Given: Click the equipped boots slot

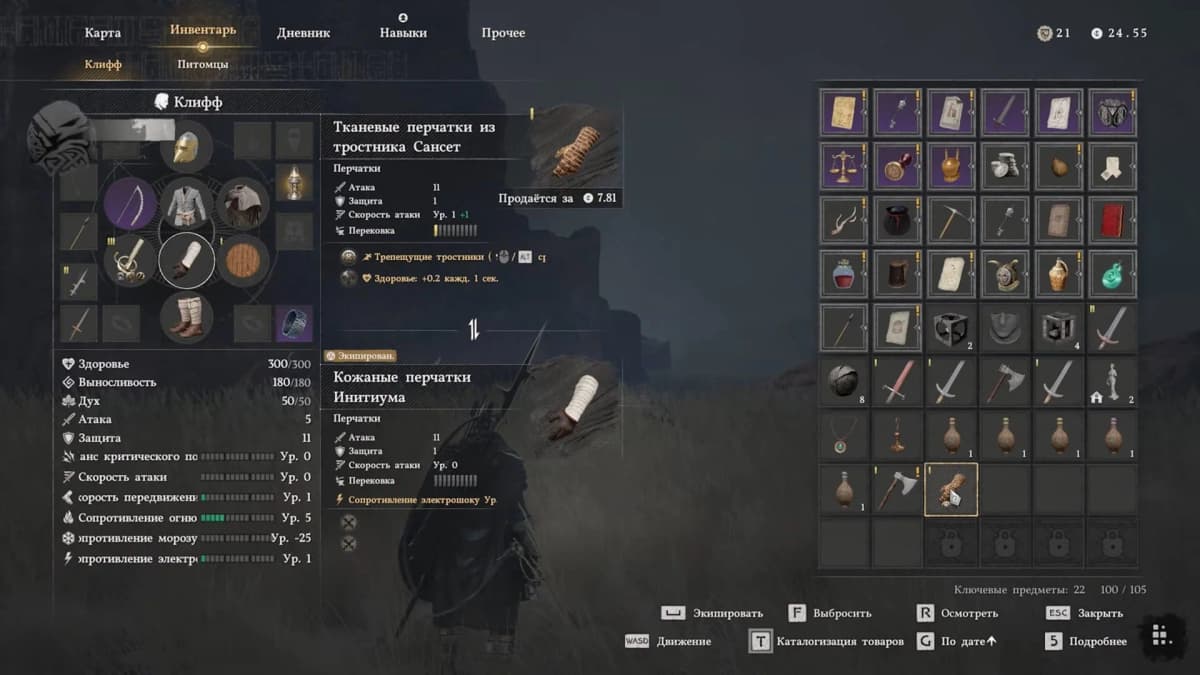Looking at the screenshot, I should [187, 316].
